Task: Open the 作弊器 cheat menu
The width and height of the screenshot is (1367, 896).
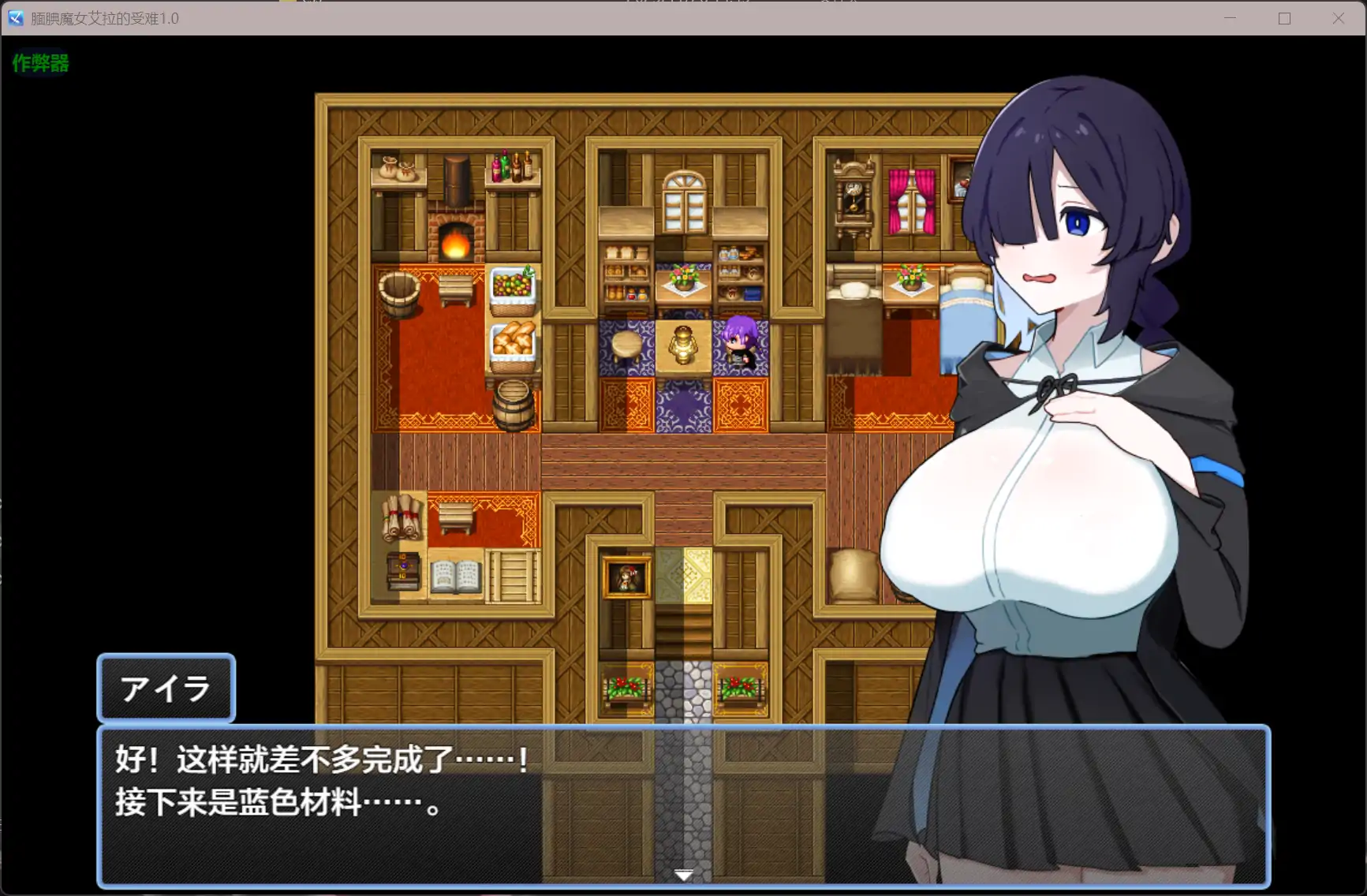Action: coord(39,64)
